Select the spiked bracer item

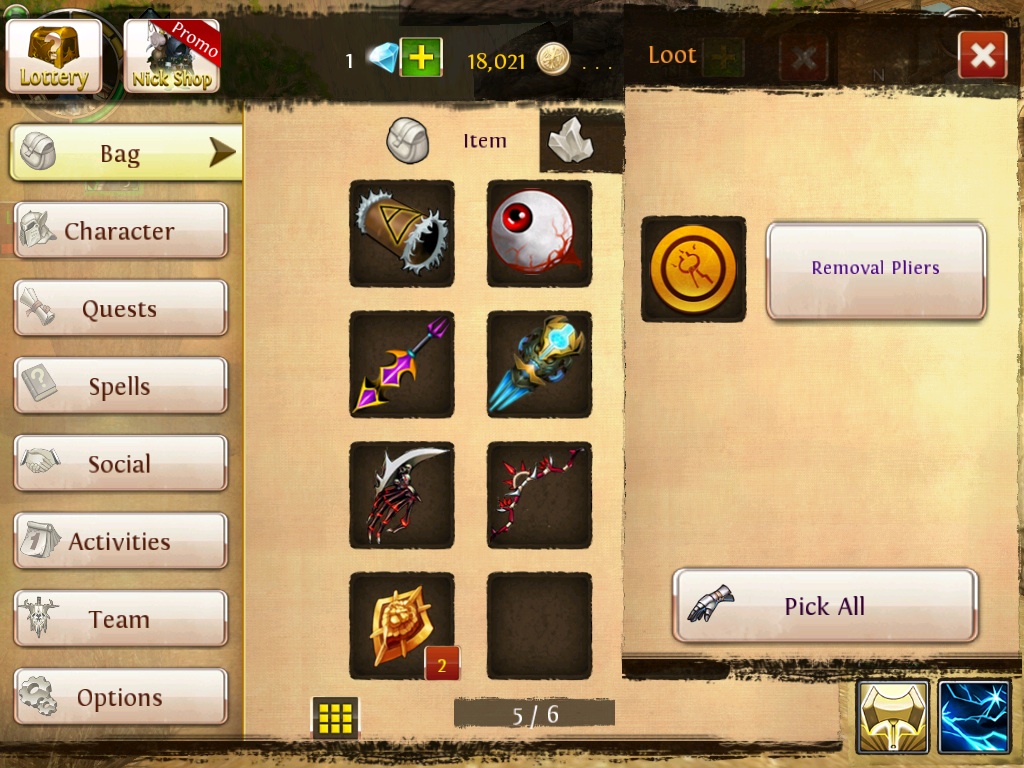[x=402, y=233]
